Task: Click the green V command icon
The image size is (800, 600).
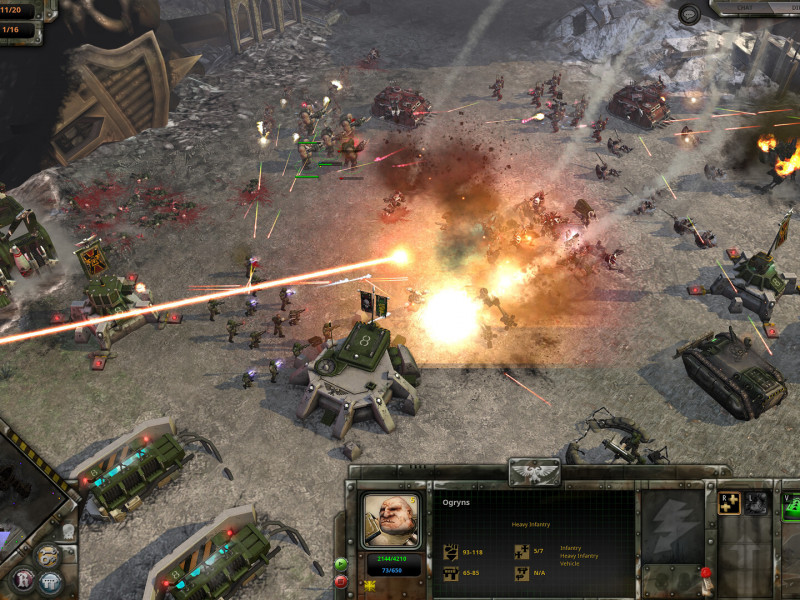Action: pos(790,504)
